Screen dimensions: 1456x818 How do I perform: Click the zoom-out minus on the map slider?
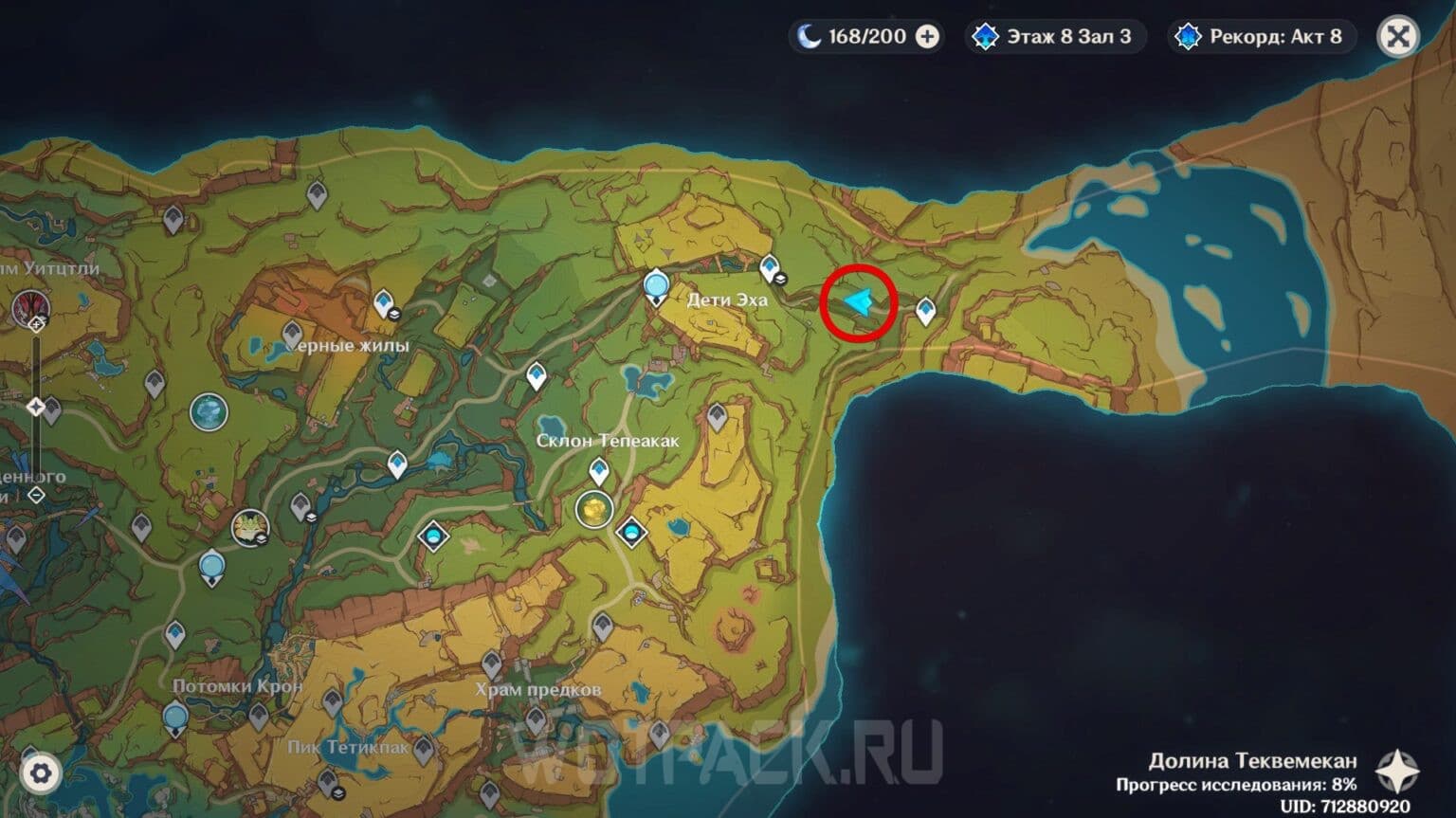pos(36,493)
